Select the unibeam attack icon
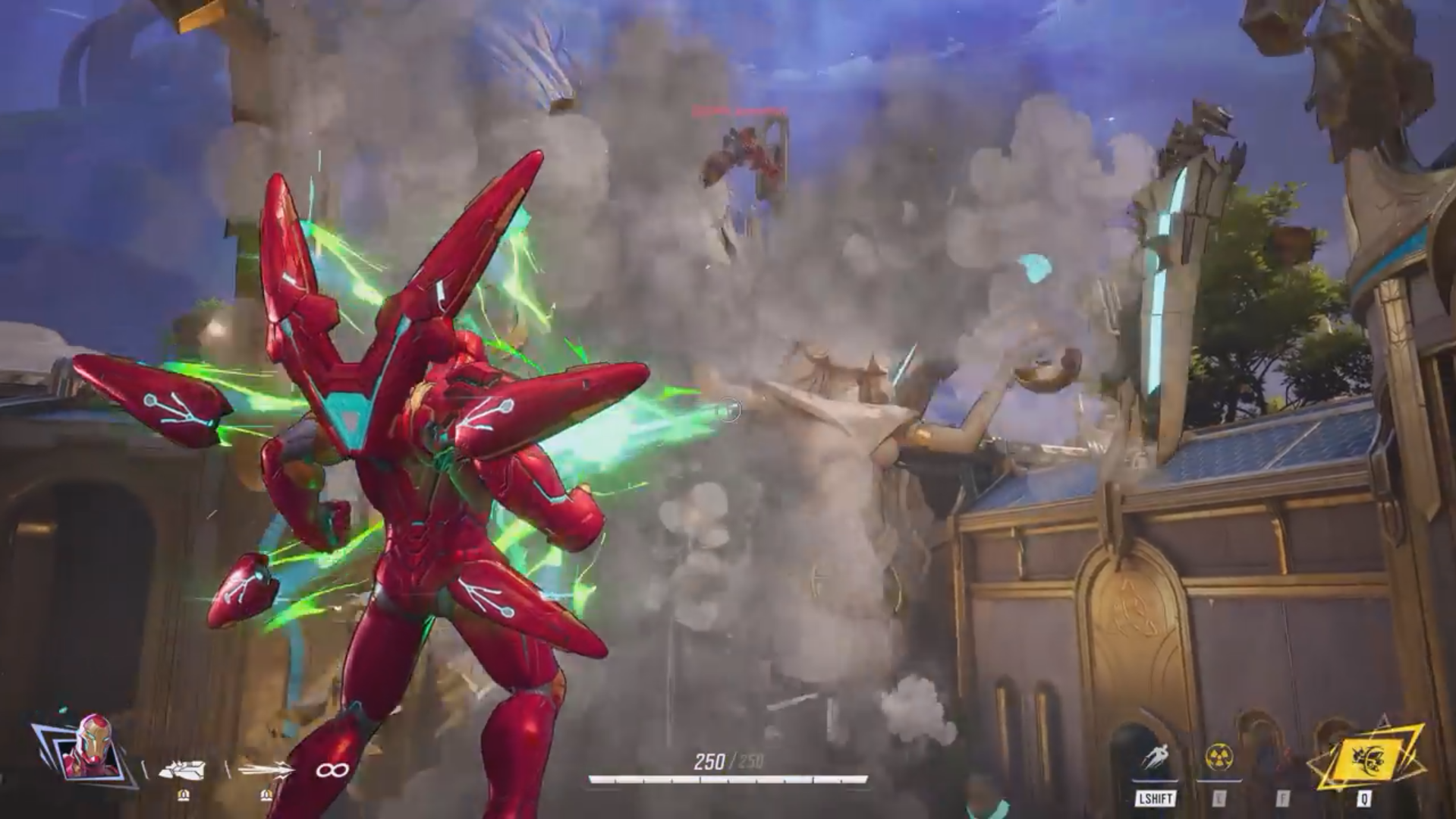Image resolution: width=1456 pixels, height=819 pixels. click(266, 768)
